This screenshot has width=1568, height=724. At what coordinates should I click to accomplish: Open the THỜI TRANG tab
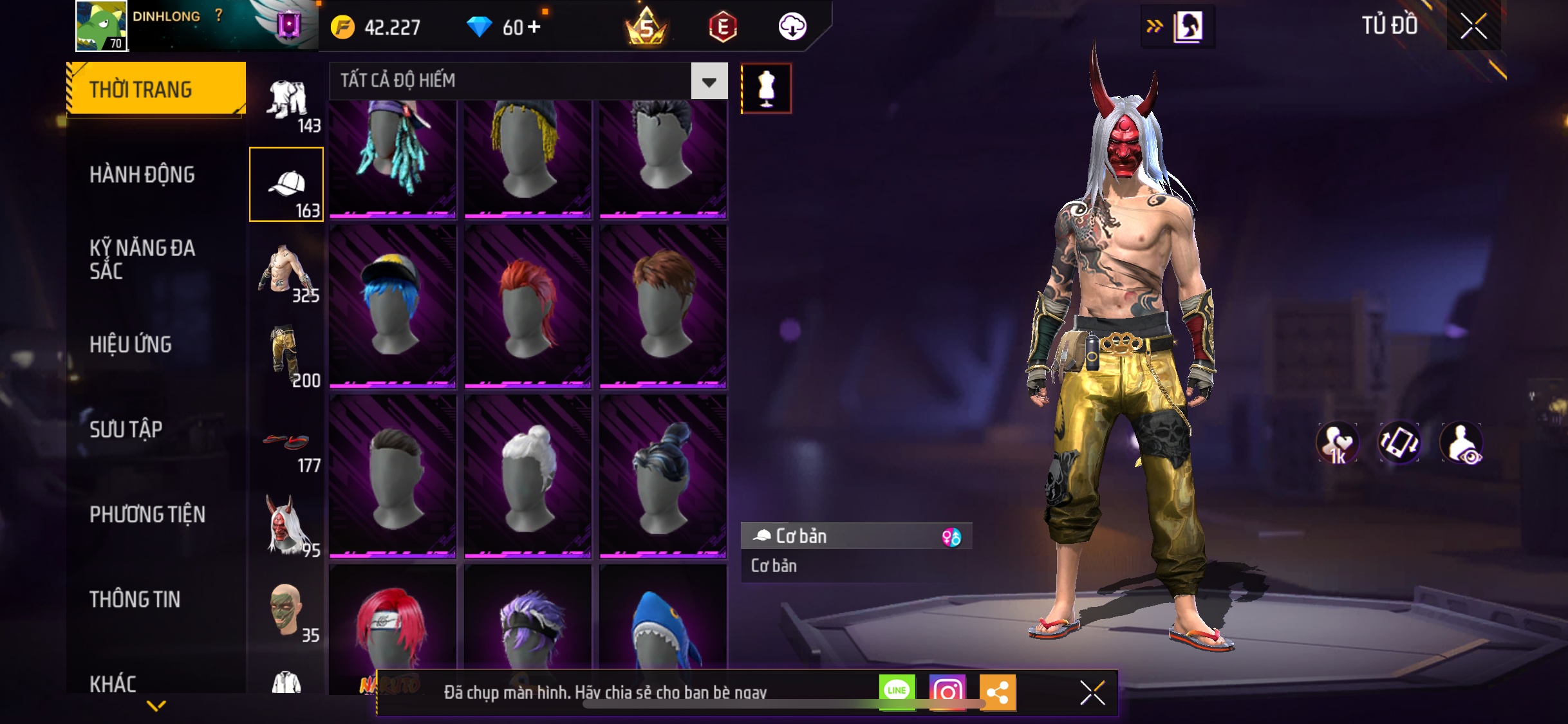pyautogui.click(x=156, y=89)
